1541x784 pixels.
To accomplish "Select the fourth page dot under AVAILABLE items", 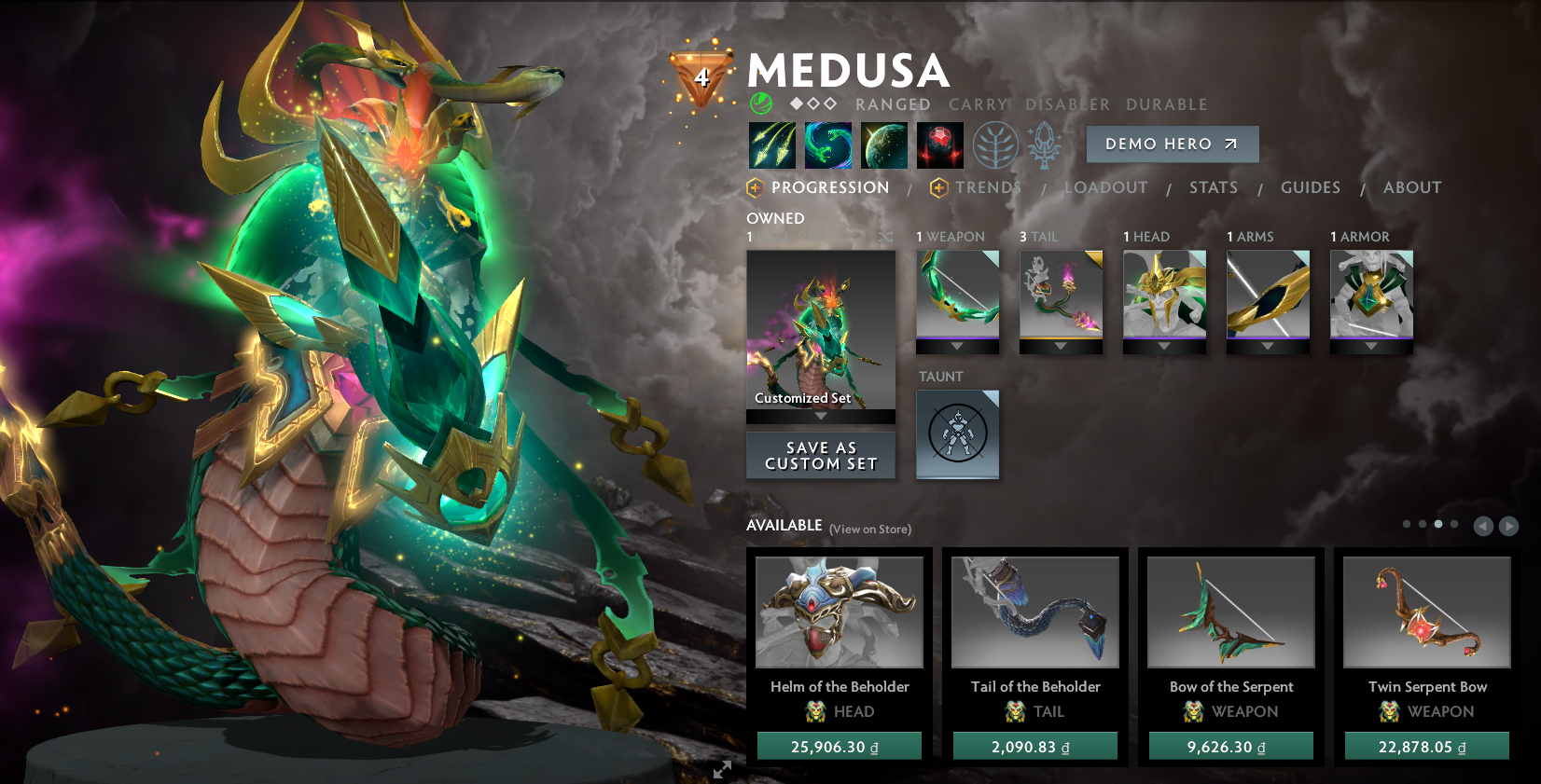I will (x=1455, y=524).
